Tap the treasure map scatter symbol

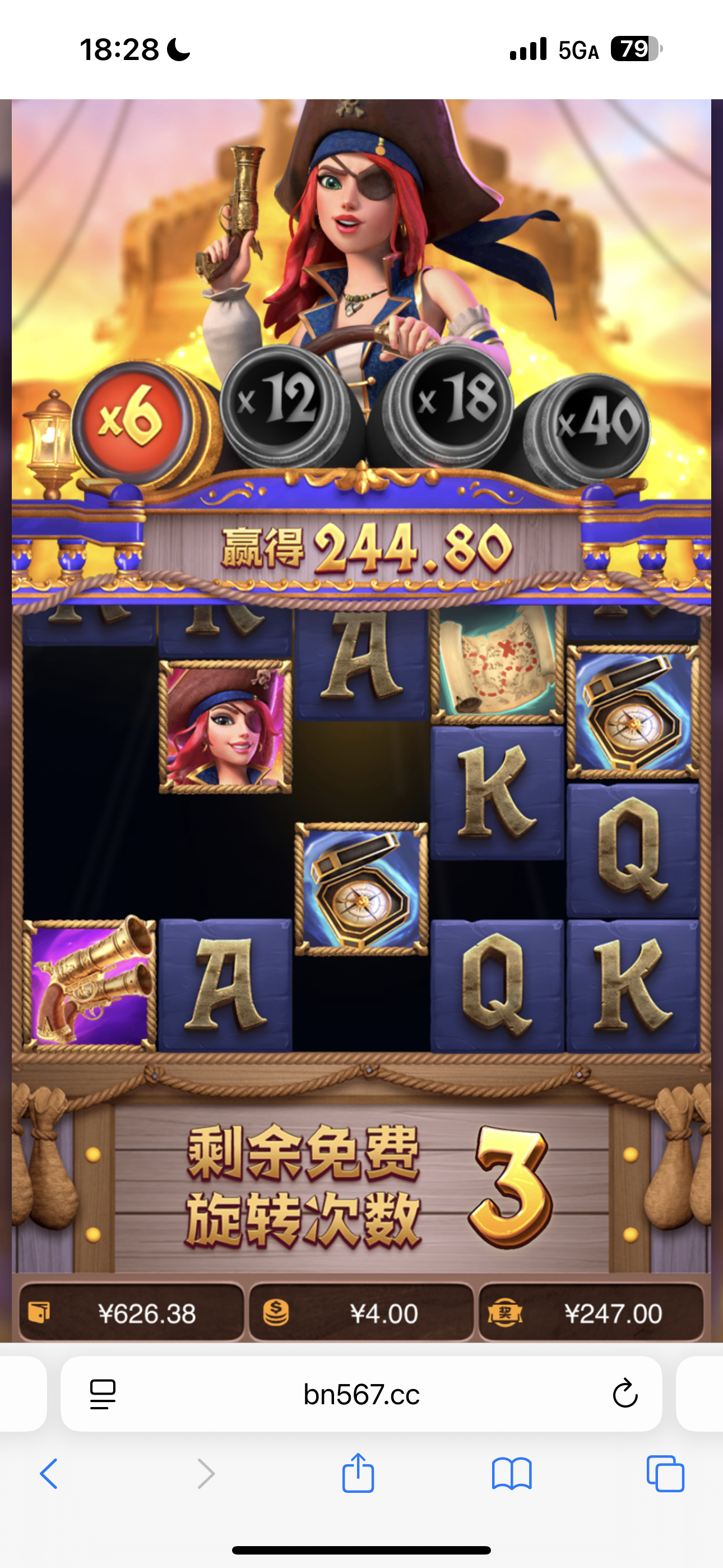(x=498, y=663)
